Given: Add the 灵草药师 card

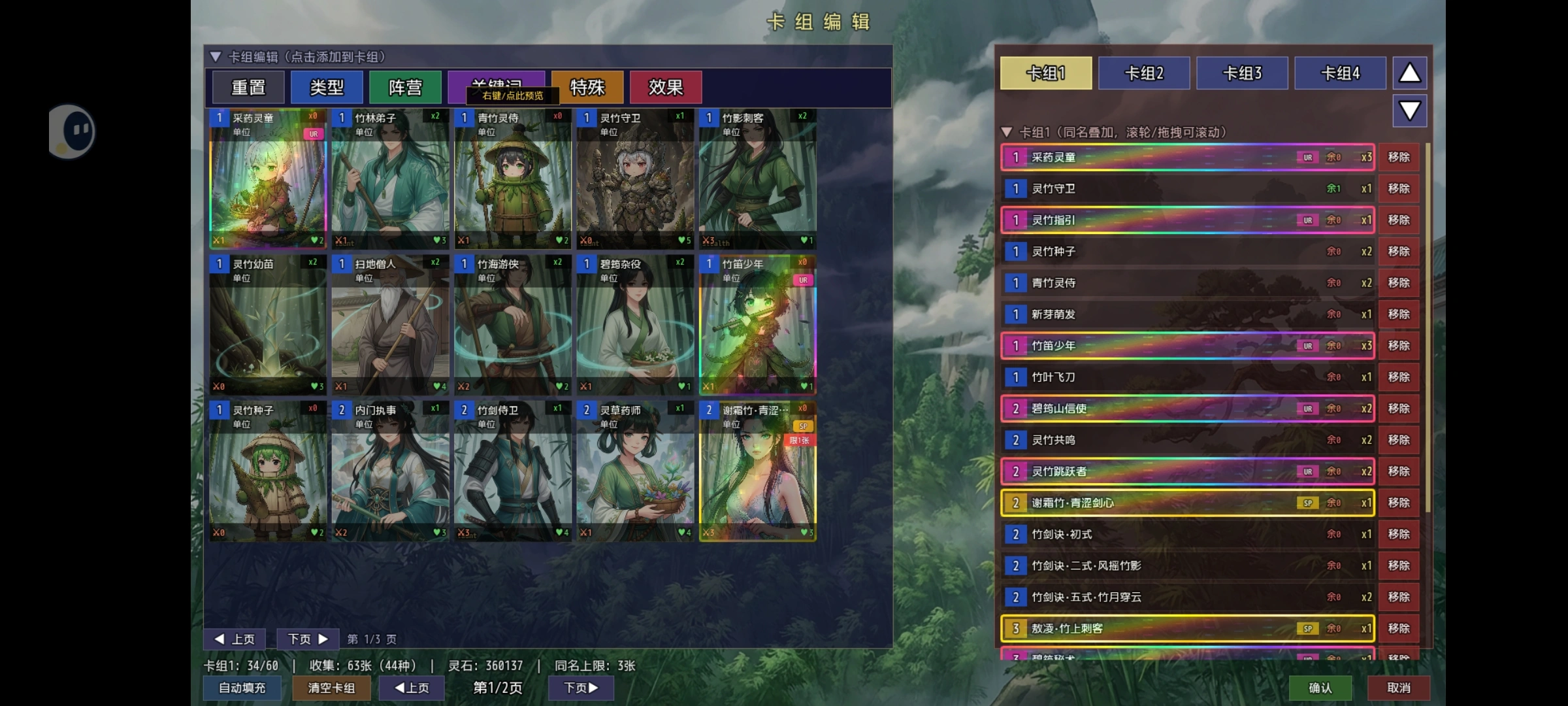Looking at the screenshot, I should (635, 472).
